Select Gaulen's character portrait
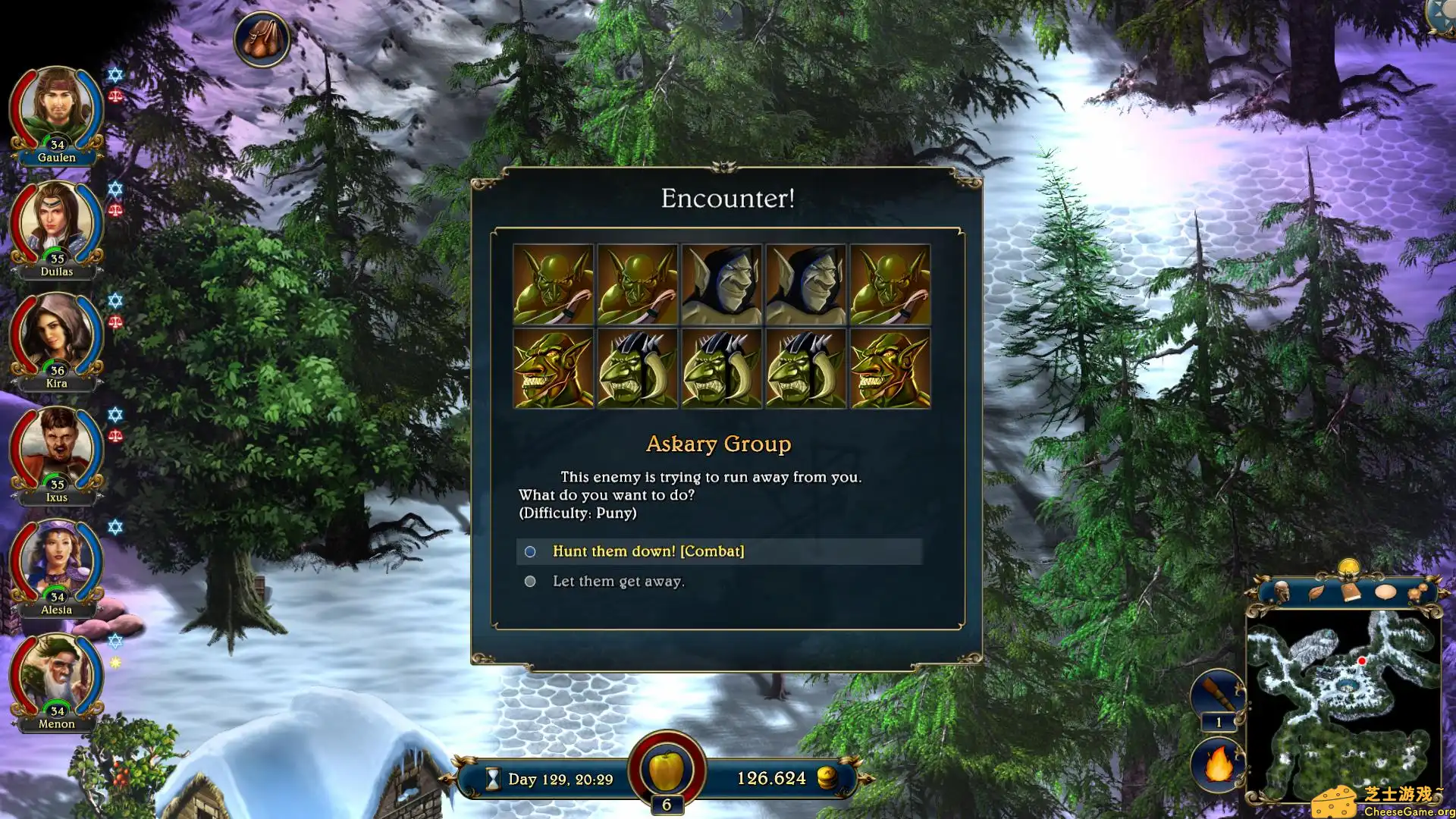1456x819 pixels. point(57,110)
